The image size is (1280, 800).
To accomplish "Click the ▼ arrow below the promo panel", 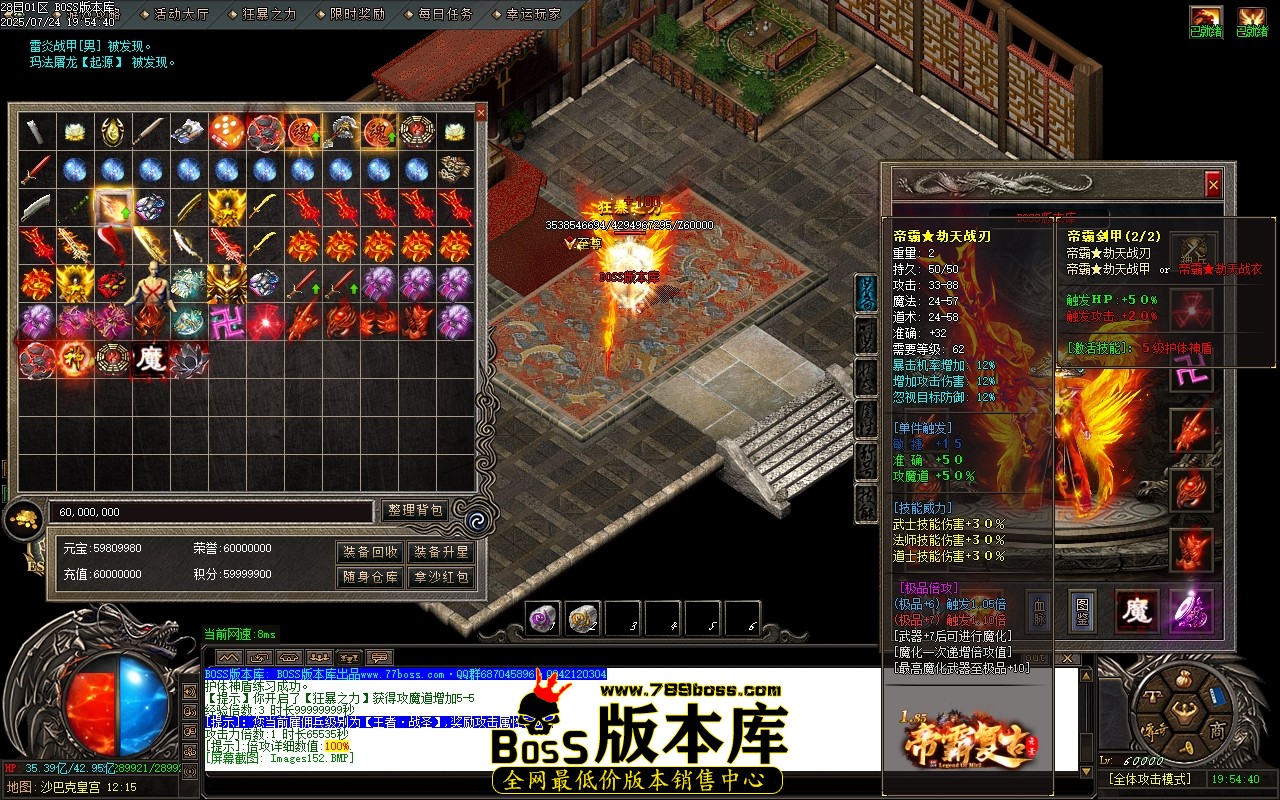I will tap(1085, 771).
